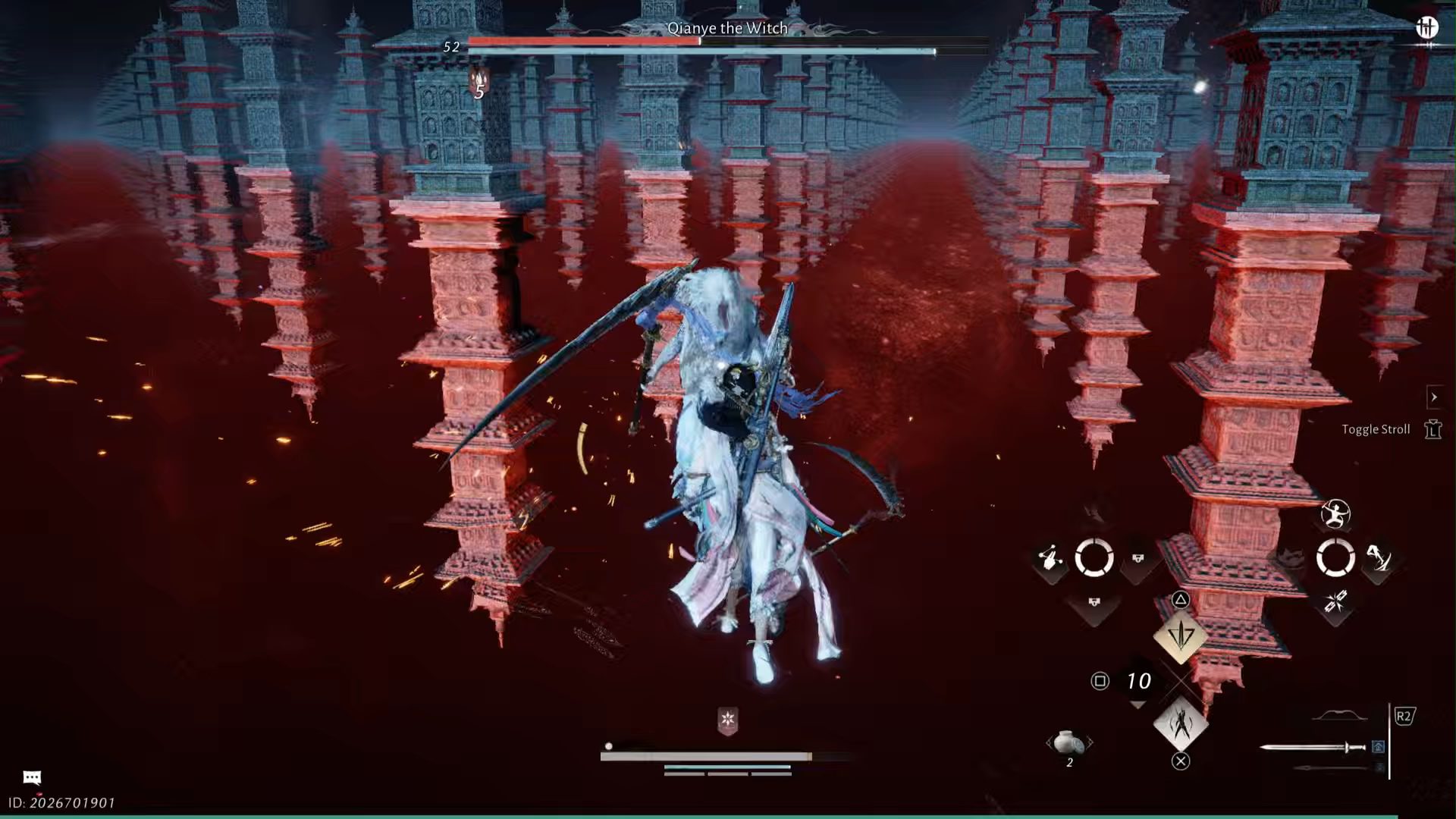Click the flower buff status icon
Viewport: 1456px width, 819px height.
(x=727, y=719)
